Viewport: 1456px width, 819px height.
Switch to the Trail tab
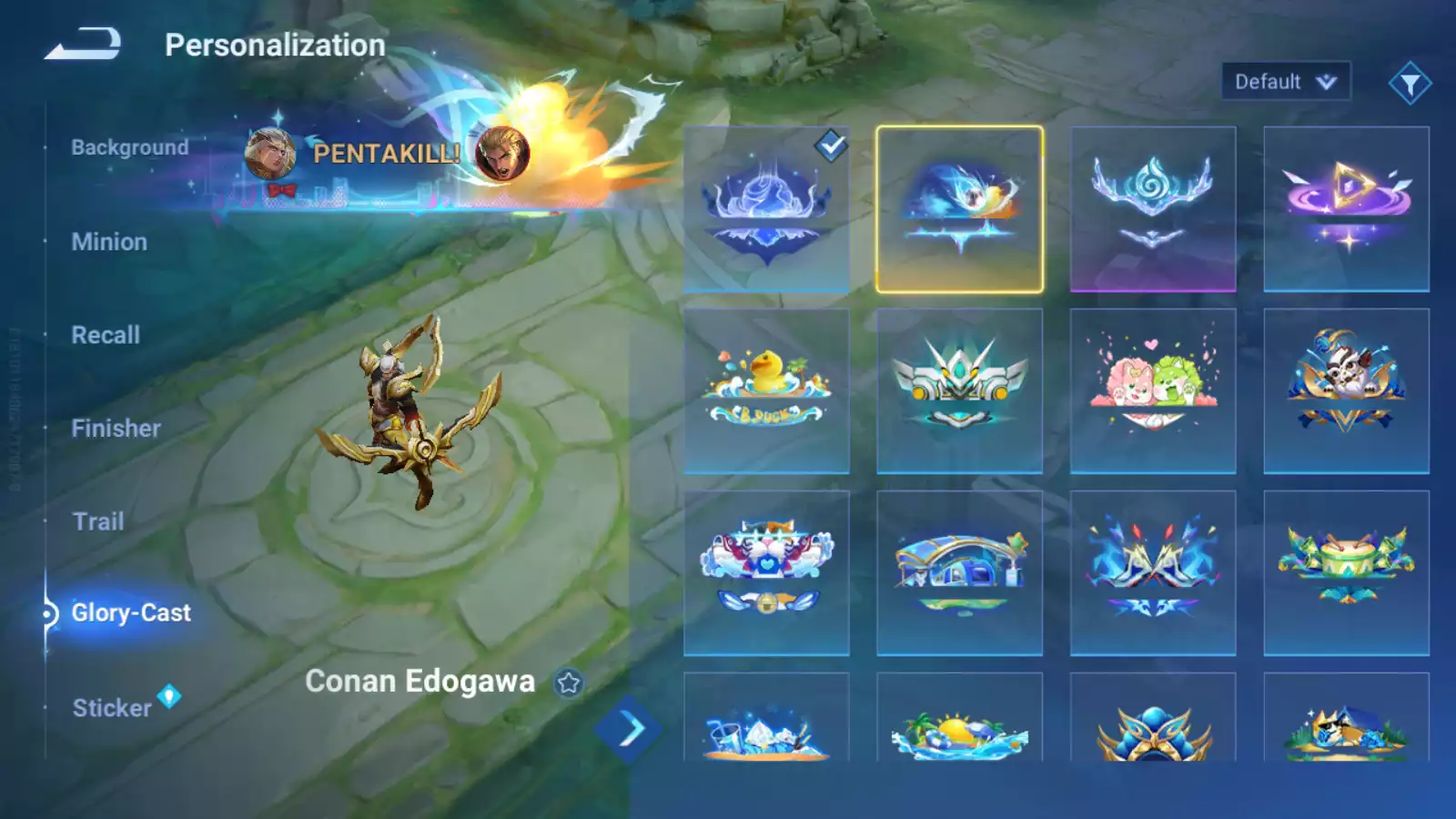coord(98,521)
